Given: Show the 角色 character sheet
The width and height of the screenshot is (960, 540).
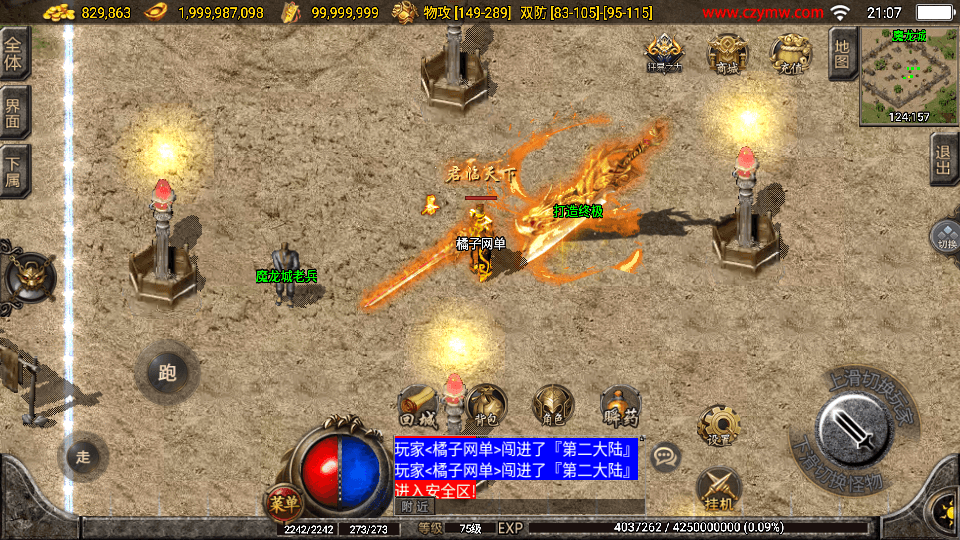Looking at the screenshot, I should (x=553, y=405).
